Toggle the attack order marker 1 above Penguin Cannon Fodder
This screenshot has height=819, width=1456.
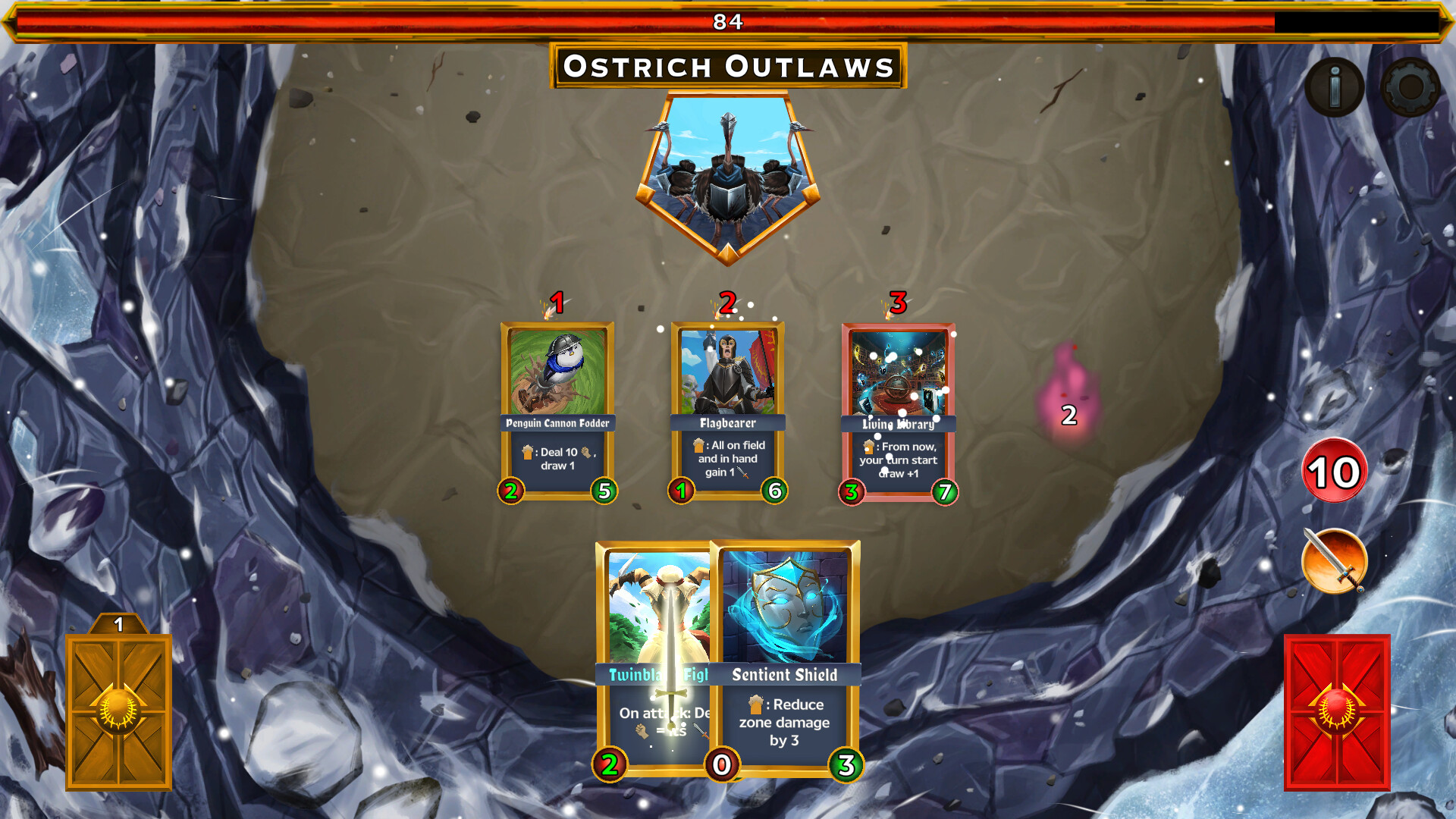coord(557,302)
